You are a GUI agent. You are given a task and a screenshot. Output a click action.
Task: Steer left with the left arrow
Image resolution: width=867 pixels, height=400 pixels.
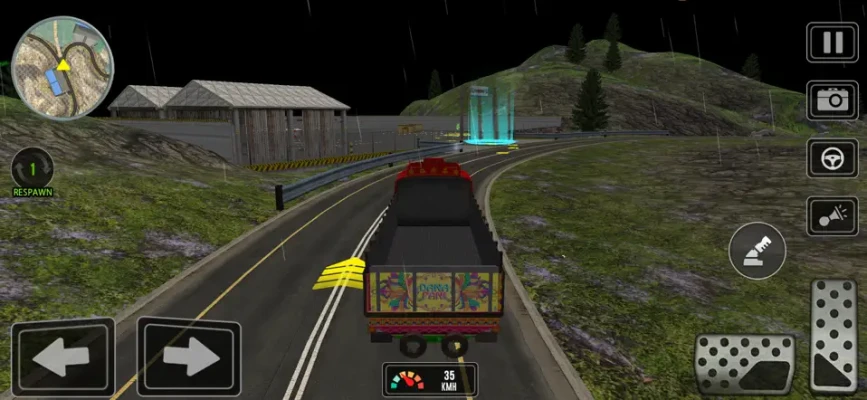point(62,357)
